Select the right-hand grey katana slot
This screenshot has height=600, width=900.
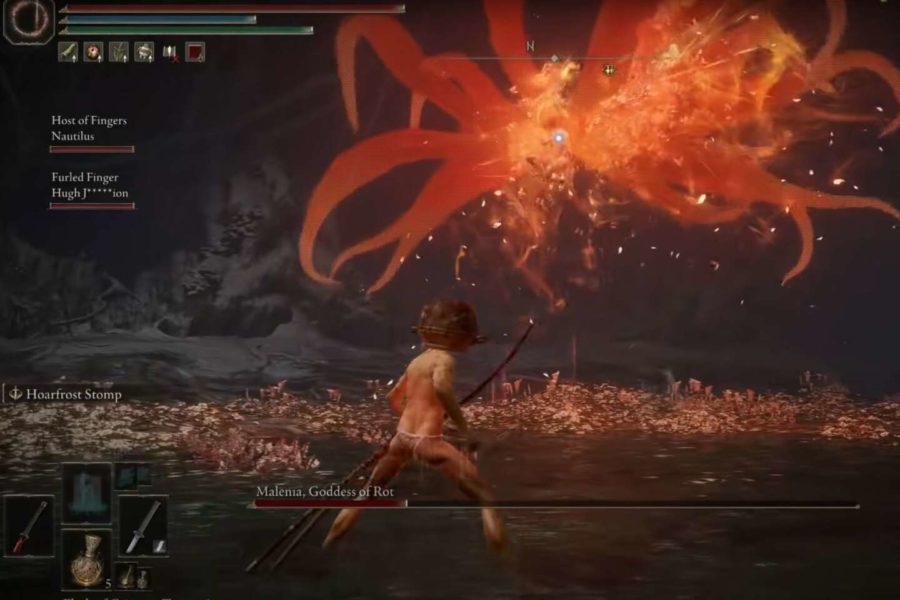pos(143,527)
